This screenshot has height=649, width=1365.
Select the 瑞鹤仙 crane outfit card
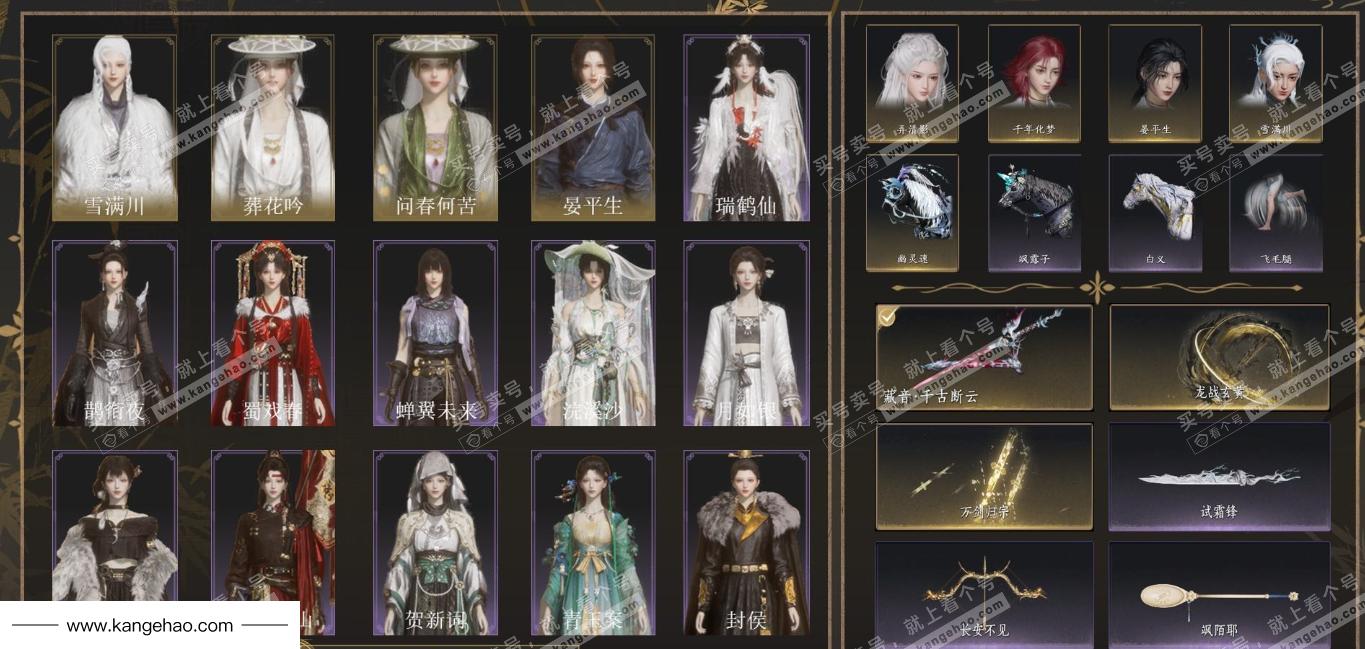tap(746, 128)
